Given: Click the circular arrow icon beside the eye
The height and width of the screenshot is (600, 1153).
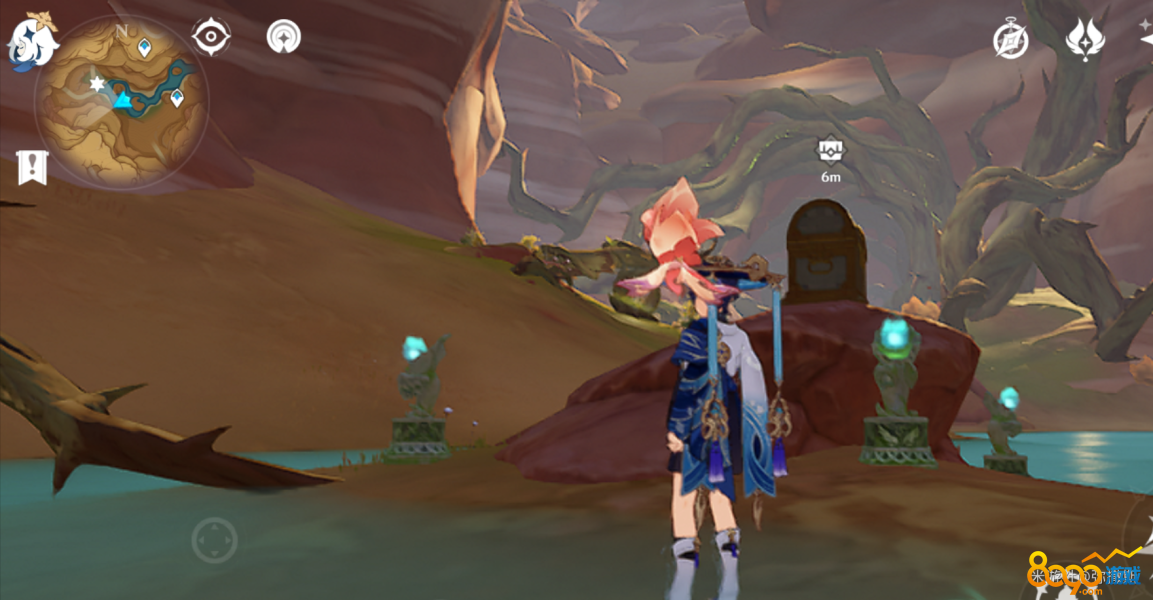Looking at the screenshot, I should 284,37.
